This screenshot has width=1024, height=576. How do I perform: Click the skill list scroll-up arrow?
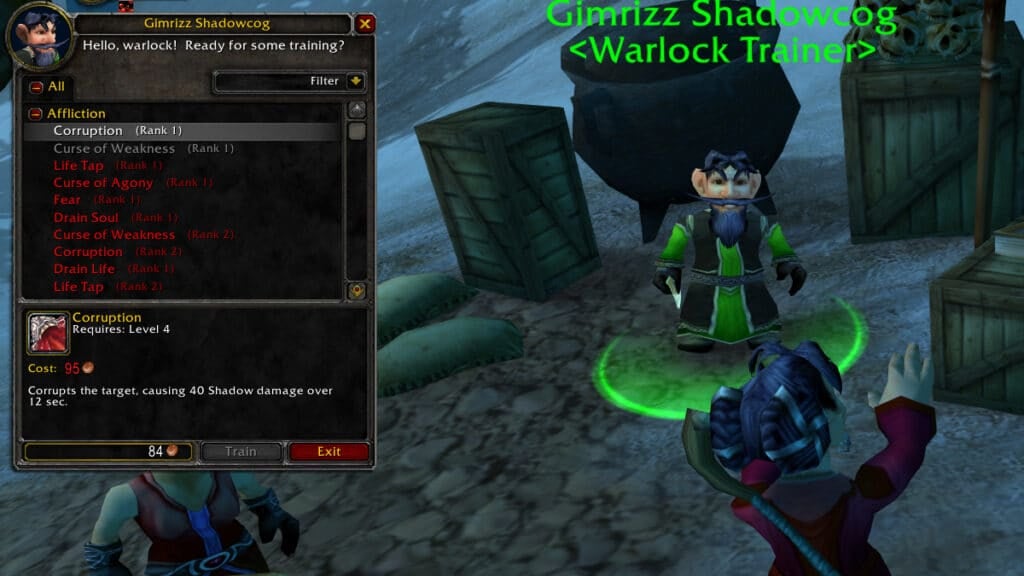pos(357,109)
